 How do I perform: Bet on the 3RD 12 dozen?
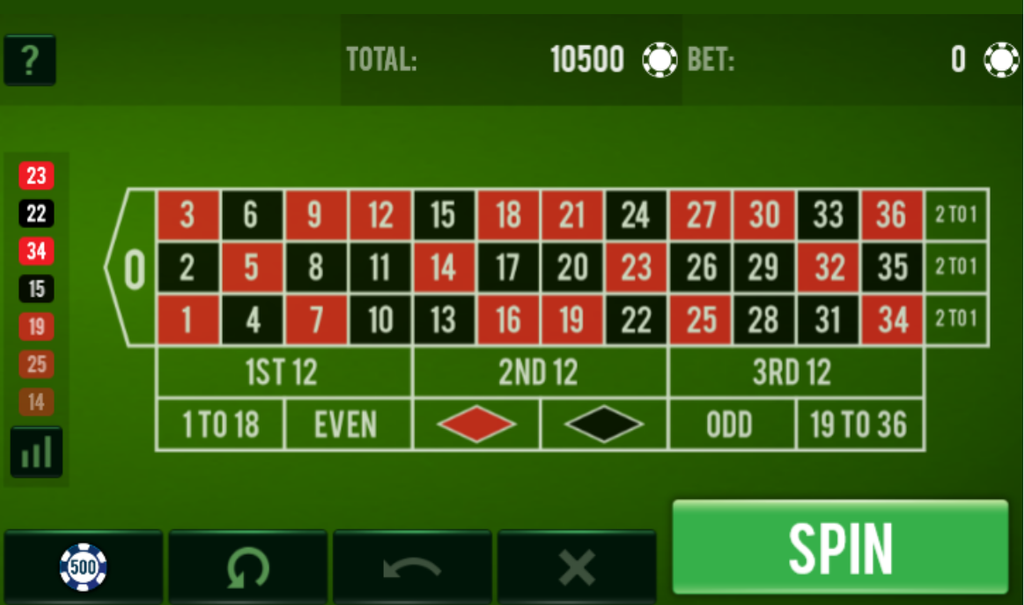tap(794, 373)
